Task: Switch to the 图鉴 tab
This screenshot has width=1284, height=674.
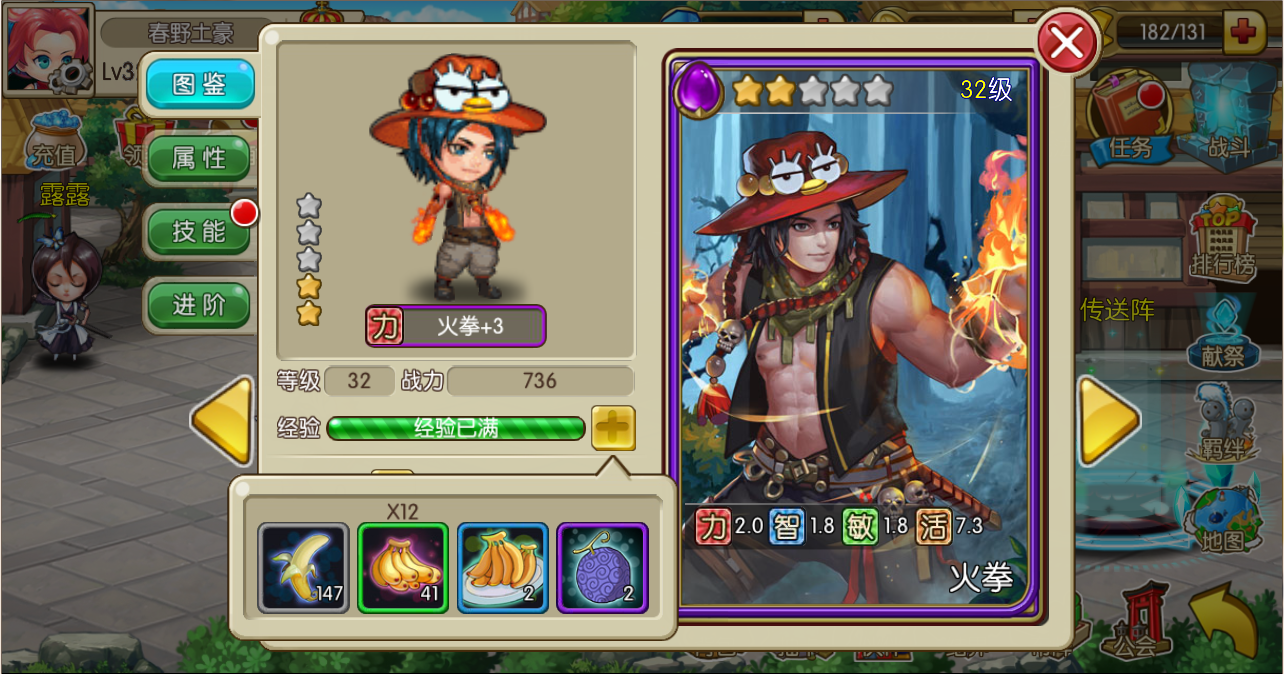Action: pos(198,85)
